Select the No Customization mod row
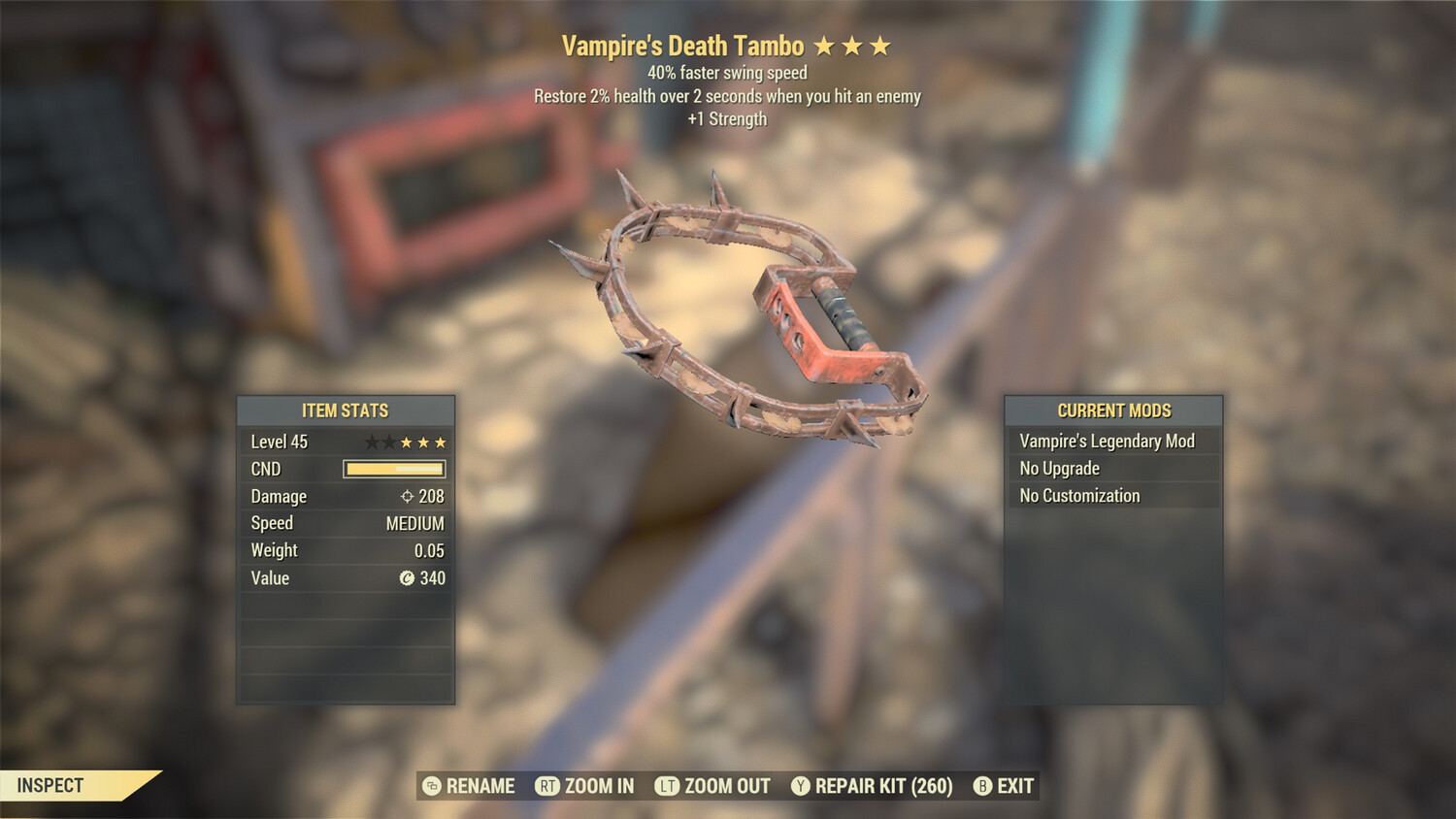The image size is (1456, 819). tap(1112, 496)
